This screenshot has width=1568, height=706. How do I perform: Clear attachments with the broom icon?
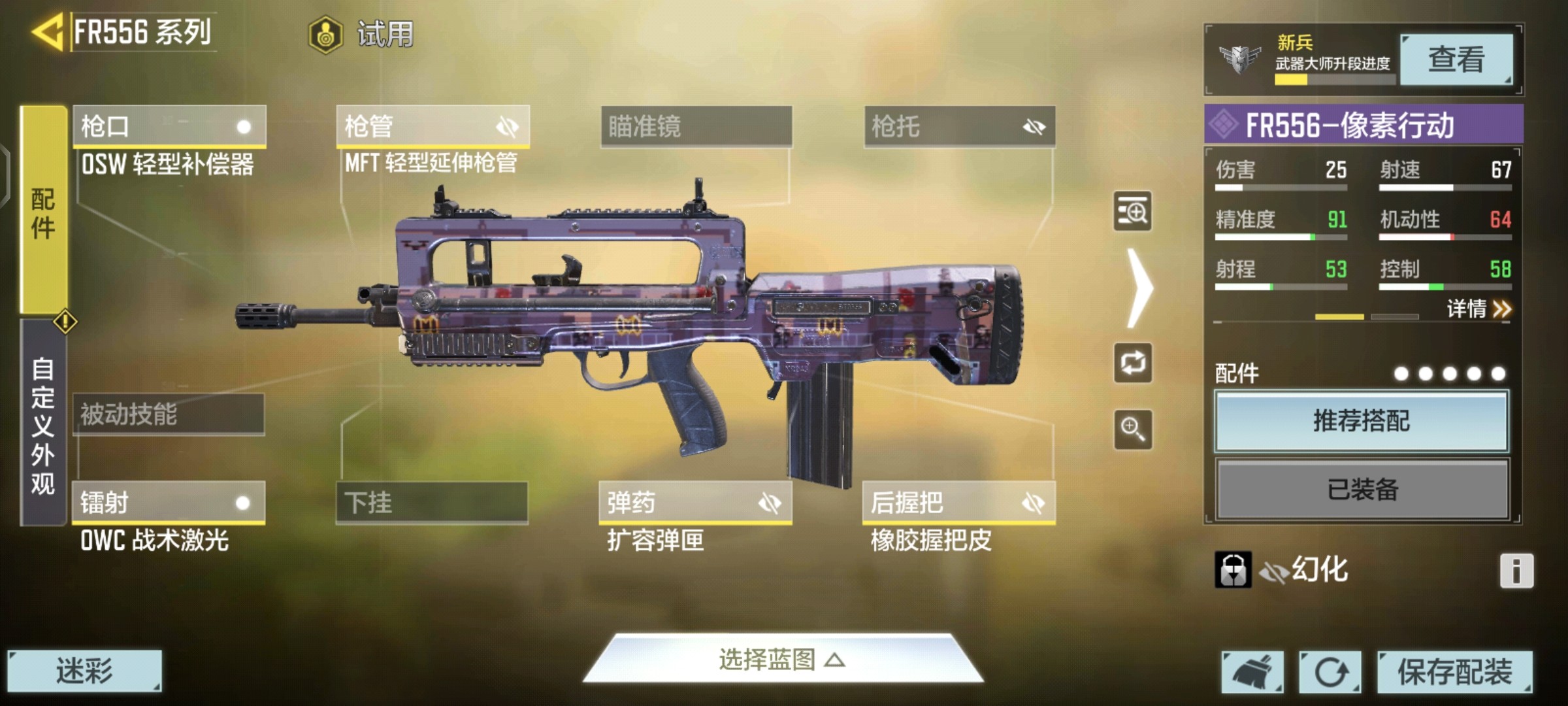pyautogui.click(x=1252, y=671)
